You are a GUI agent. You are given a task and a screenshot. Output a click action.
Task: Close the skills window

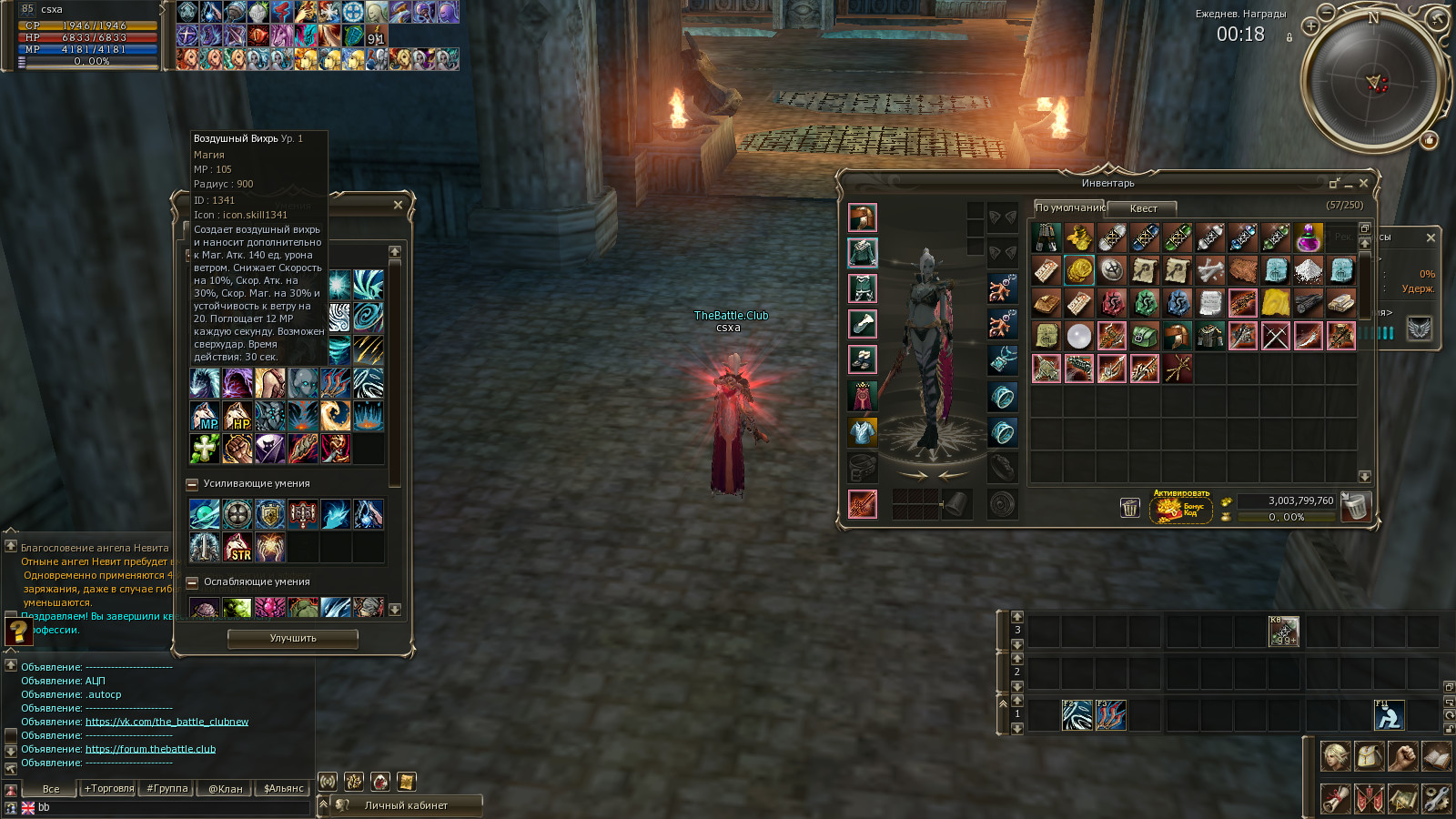click(398, 206)
